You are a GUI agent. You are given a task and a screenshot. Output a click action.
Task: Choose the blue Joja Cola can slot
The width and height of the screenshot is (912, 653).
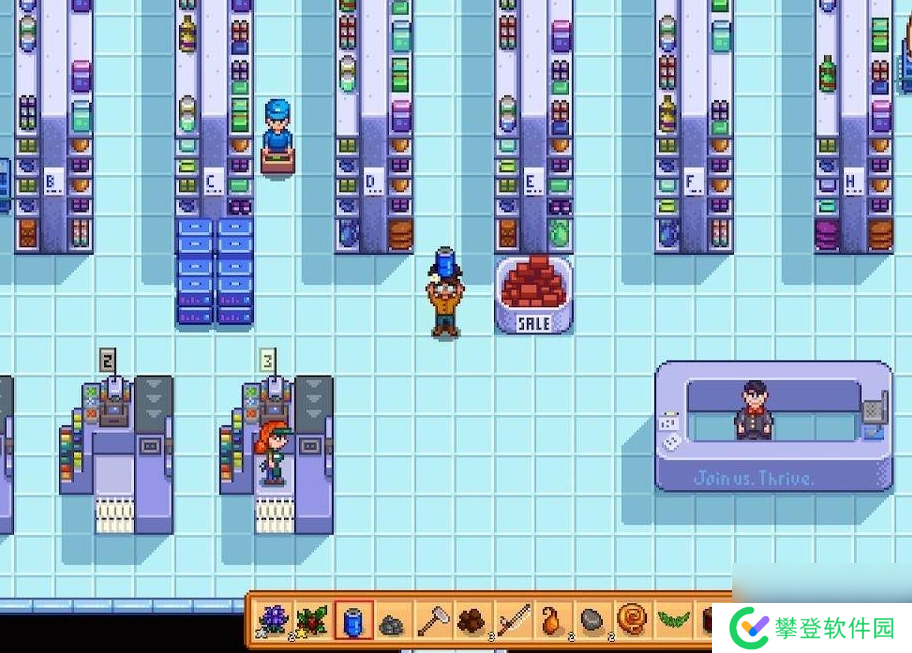(x=353, y=622)
